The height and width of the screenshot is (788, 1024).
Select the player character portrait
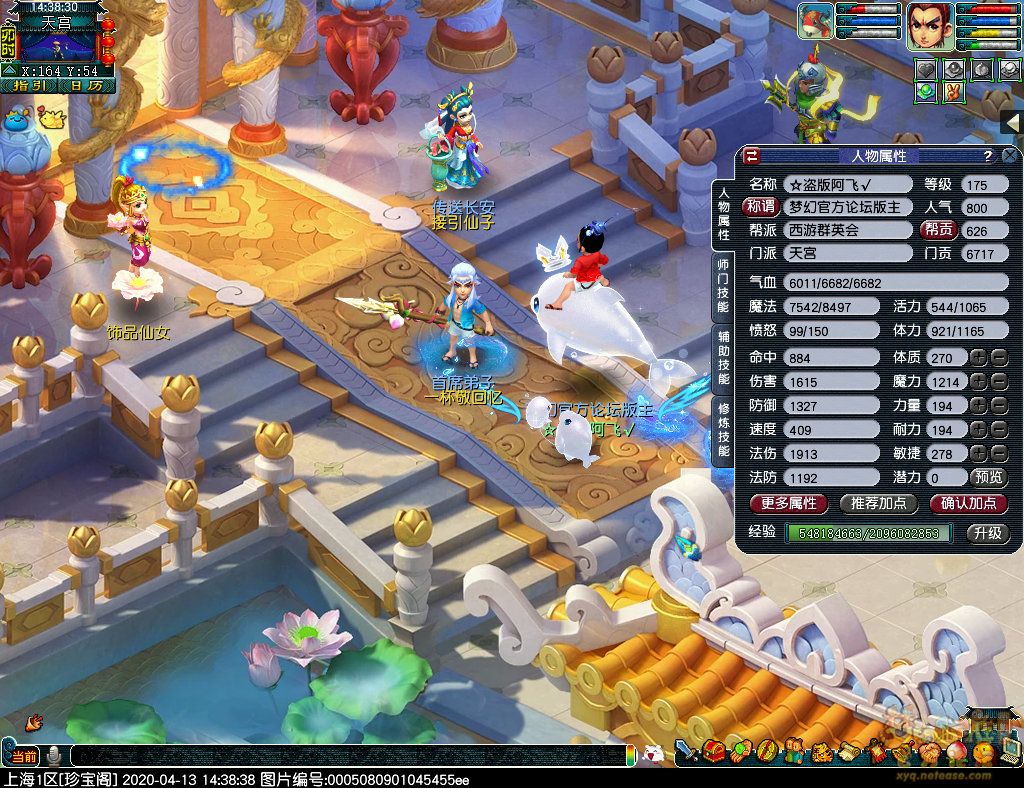pyautogui.click(x=928, y=26)
